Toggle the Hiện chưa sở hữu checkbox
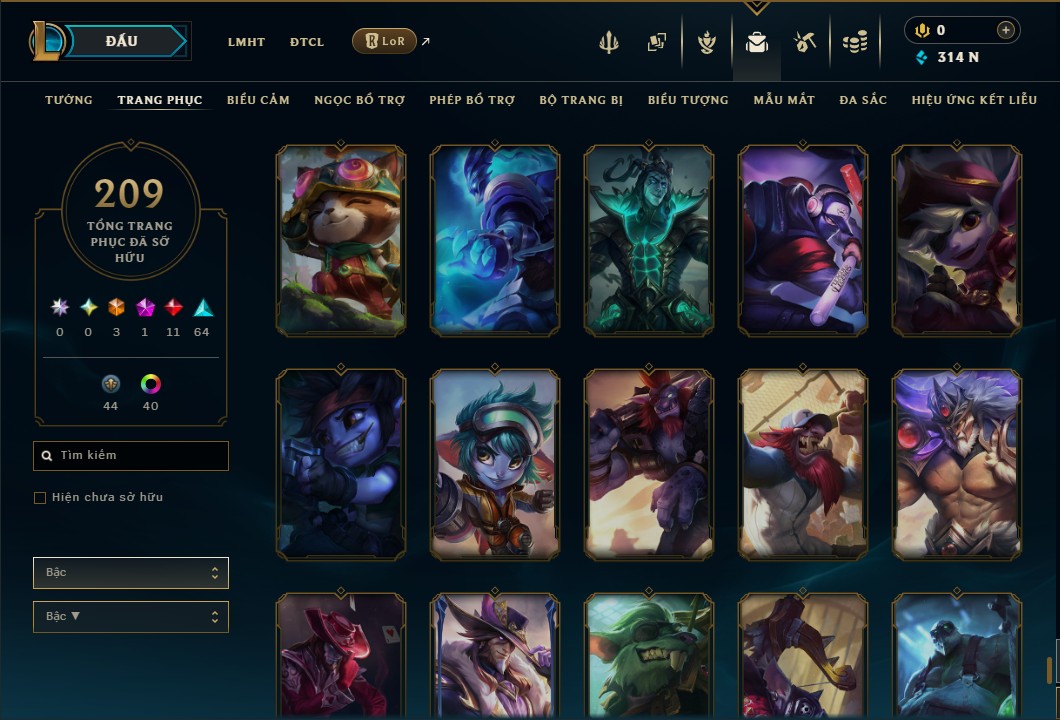The width and height of the screenshot is (1060, 720). (40, 498)
